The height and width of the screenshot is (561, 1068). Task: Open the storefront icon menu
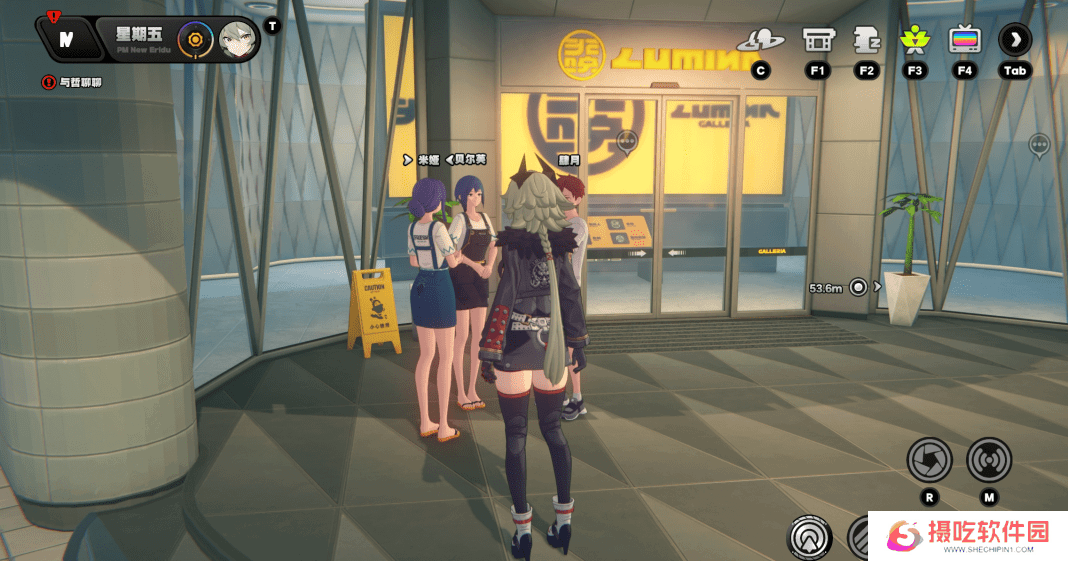(818, 41)
